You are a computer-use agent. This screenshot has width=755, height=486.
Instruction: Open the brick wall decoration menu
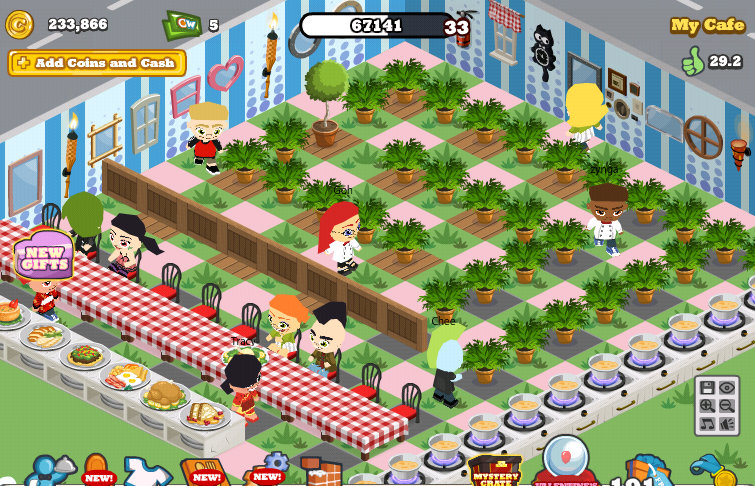tap(320, 472)
